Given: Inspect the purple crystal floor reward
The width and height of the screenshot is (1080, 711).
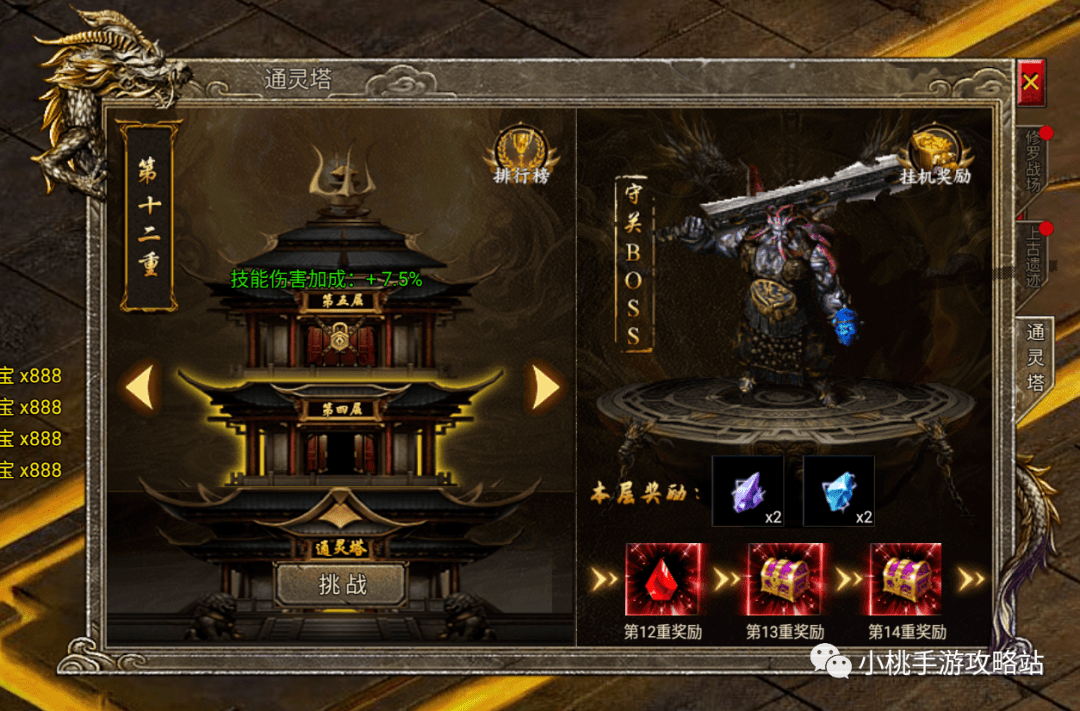Looking at the screenshot, I should (x=747, y=491).
